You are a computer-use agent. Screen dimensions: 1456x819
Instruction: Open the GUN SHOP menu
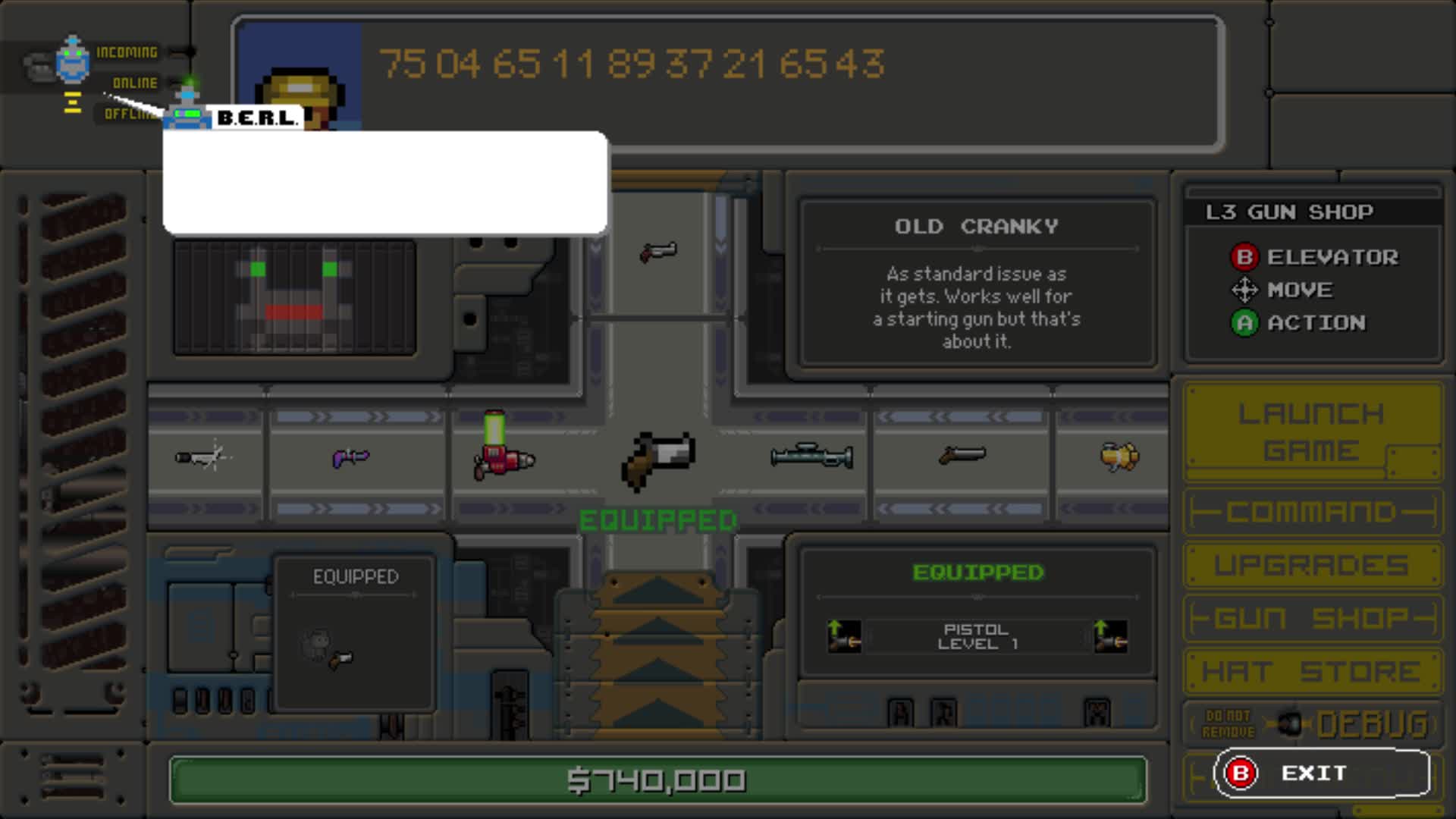coord(1311,618)
